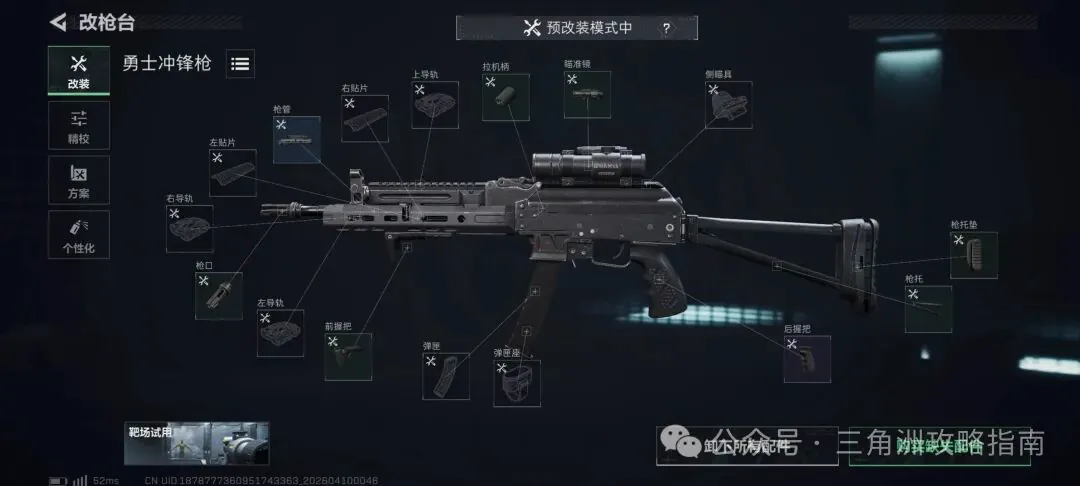The width and height of the screenshot is (1080, 486).
Task: Select the 后握把 rear grip slot
Action: tap(806, 358)
